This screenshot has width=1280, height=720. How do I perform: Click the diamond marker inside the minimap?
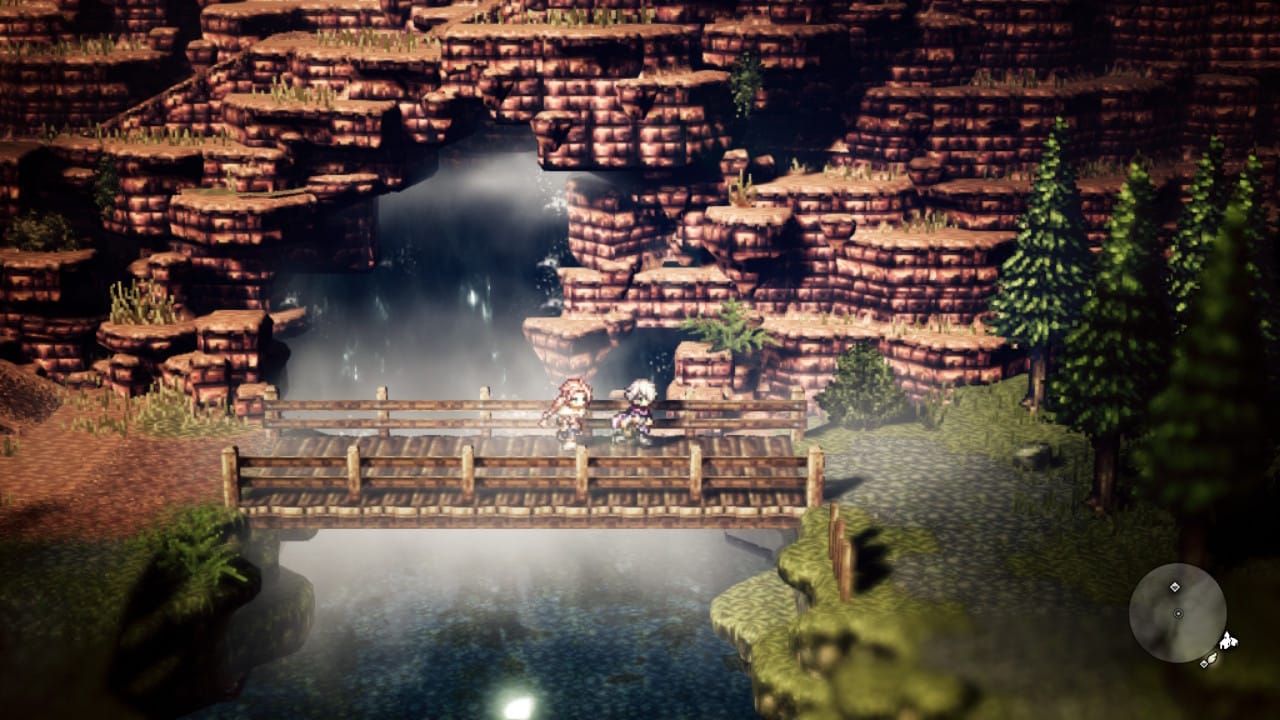[1175, 587]
